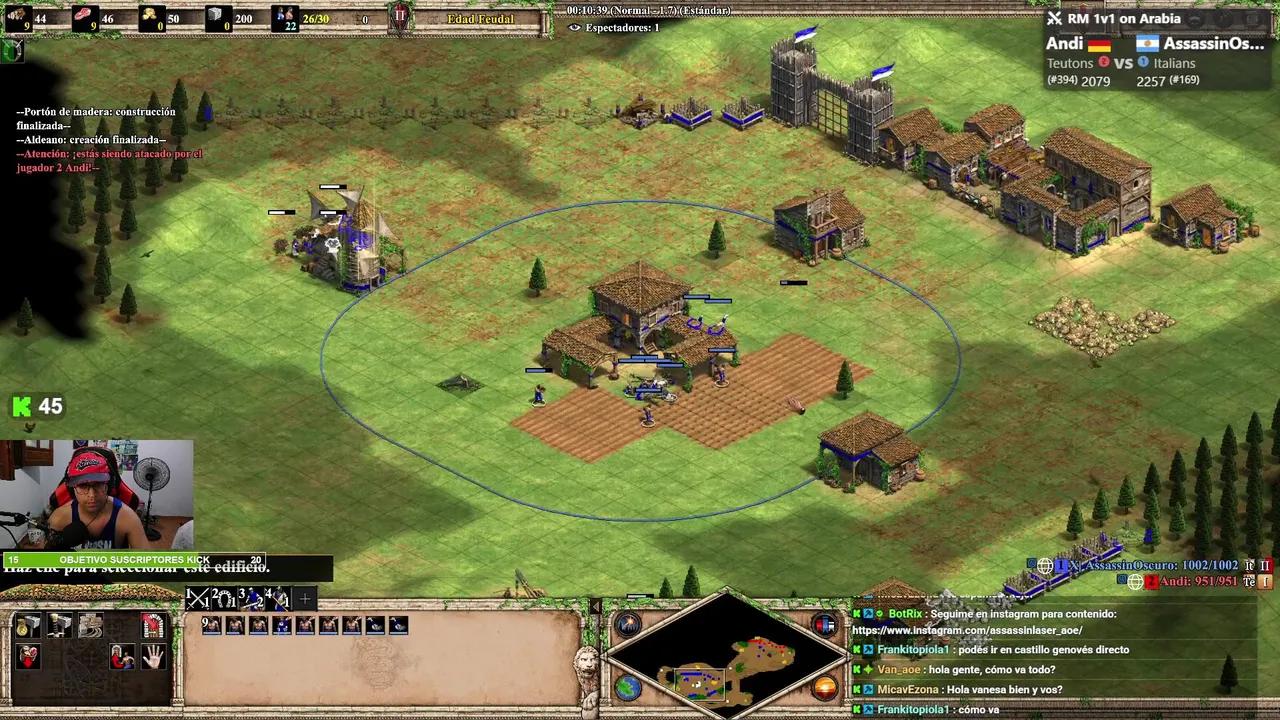Screen dimensions: 1280x720
Task: Select control group 1 with crossed swords
Action: pos(198,599)
